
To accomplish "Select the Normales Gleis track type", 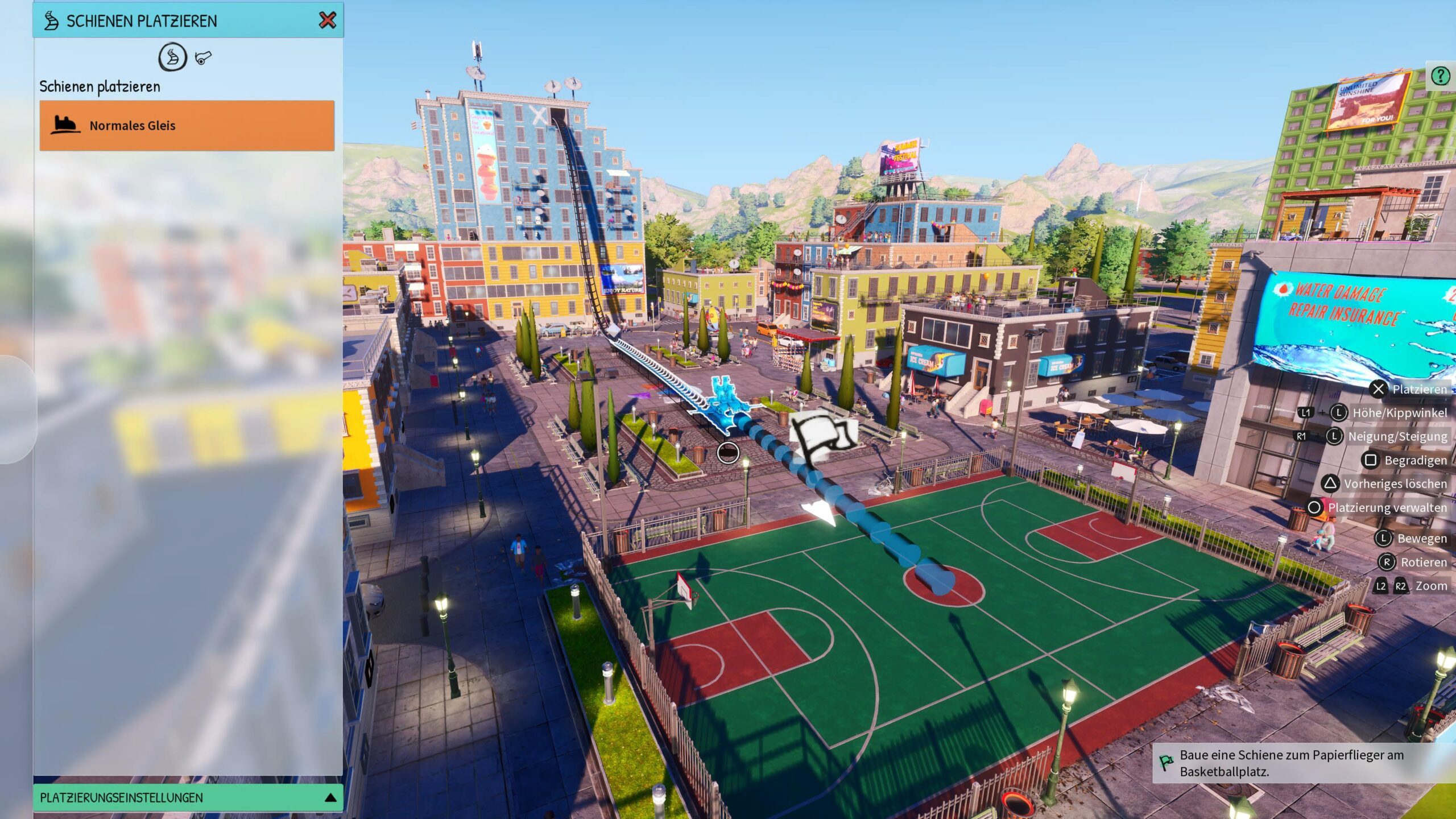I will pyautogui.click(x=187, y=126).
